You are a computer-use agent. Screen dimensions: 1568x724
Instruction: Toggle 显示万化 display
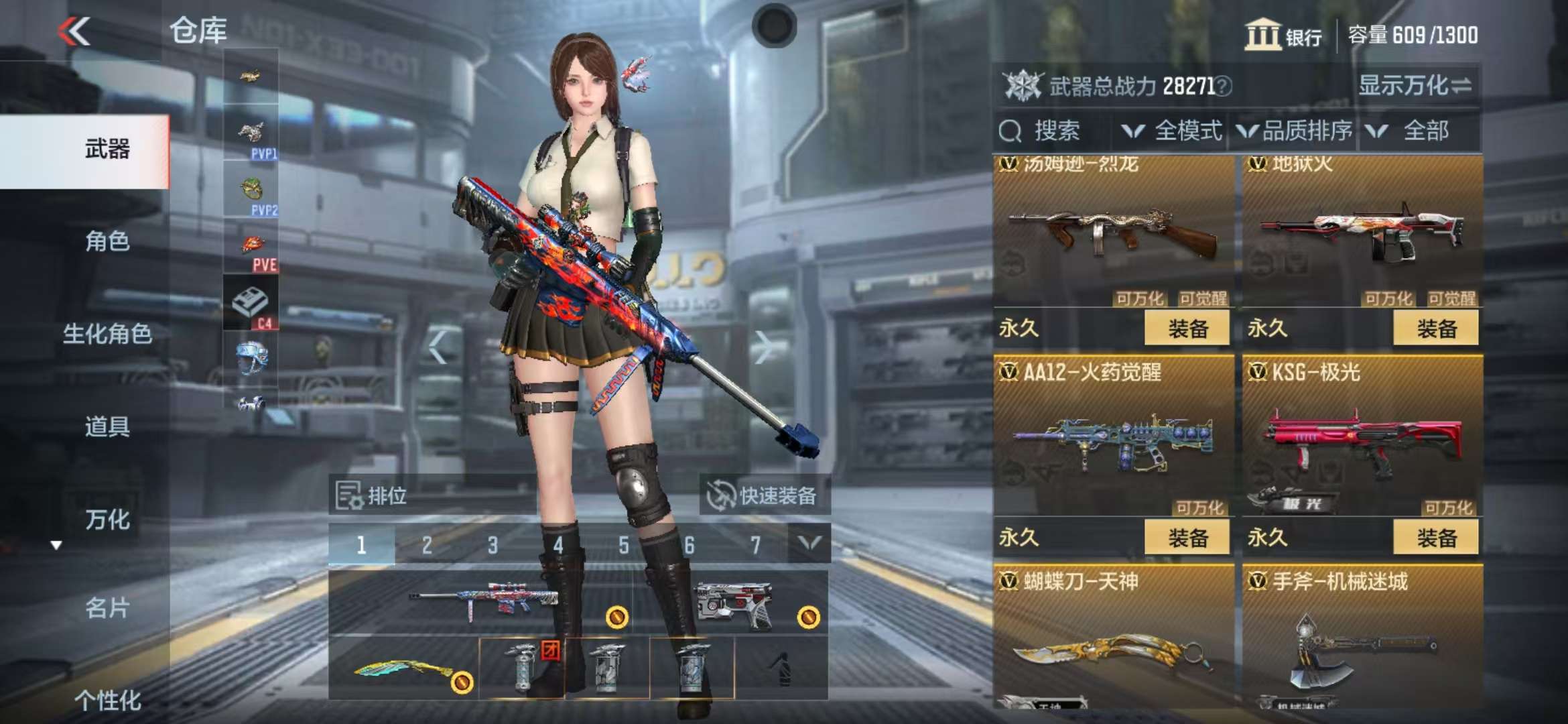point(1414,86)
